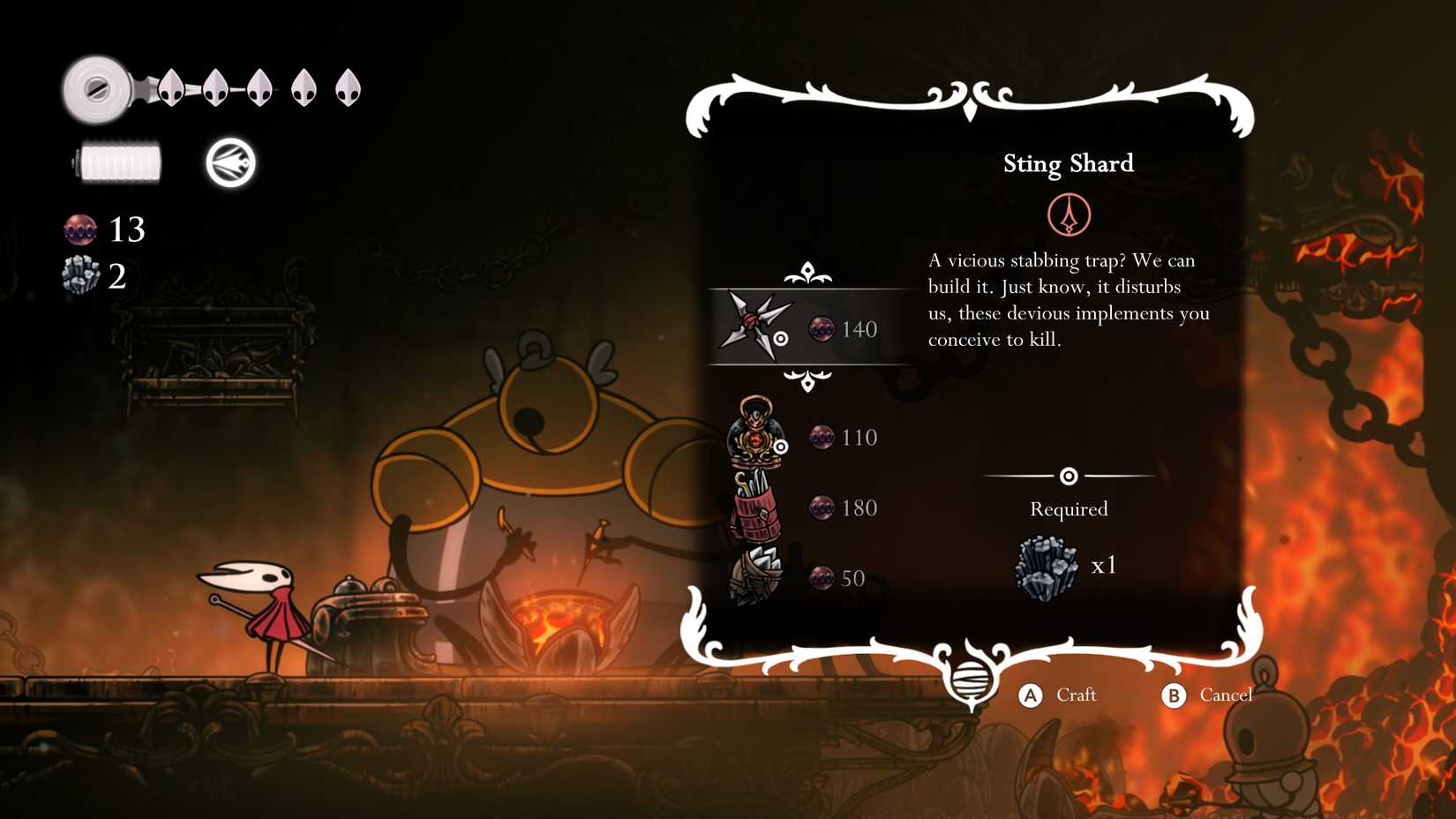
Task: Click the downward scroll arrow below the highlighted recipe
Action: [807, 381]
